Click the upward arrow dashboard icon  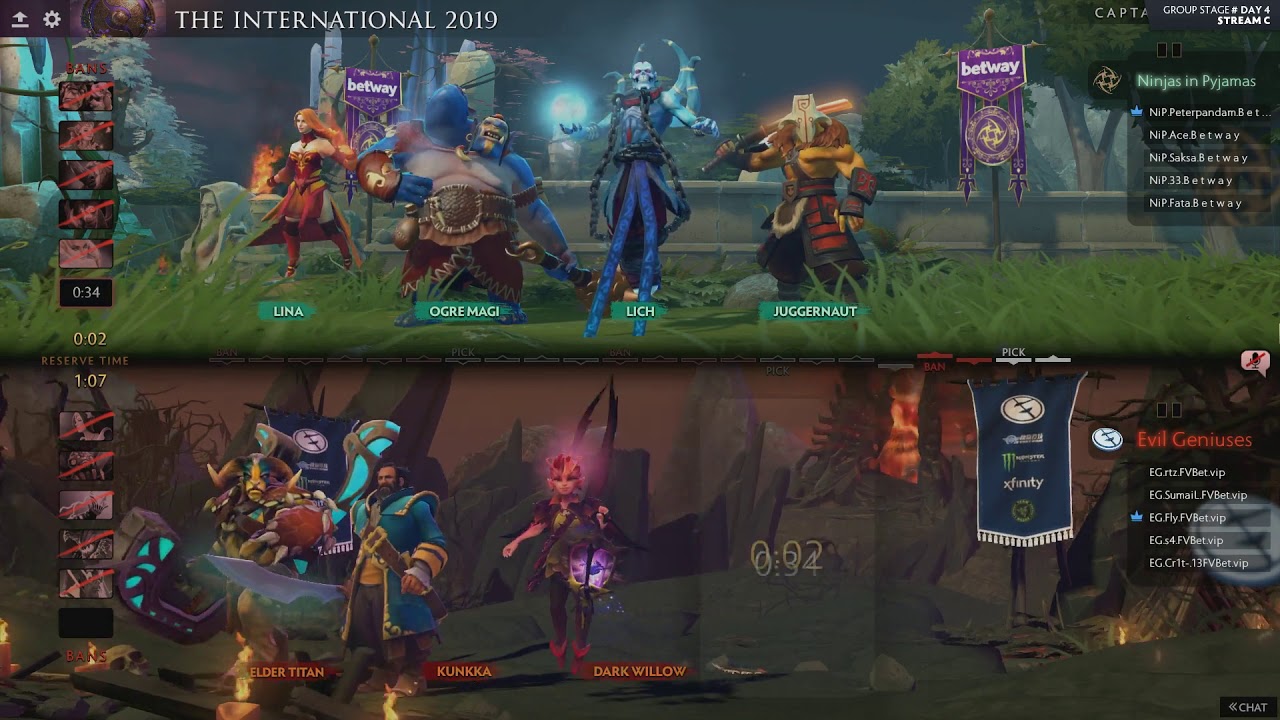click(x=19, y=19)
